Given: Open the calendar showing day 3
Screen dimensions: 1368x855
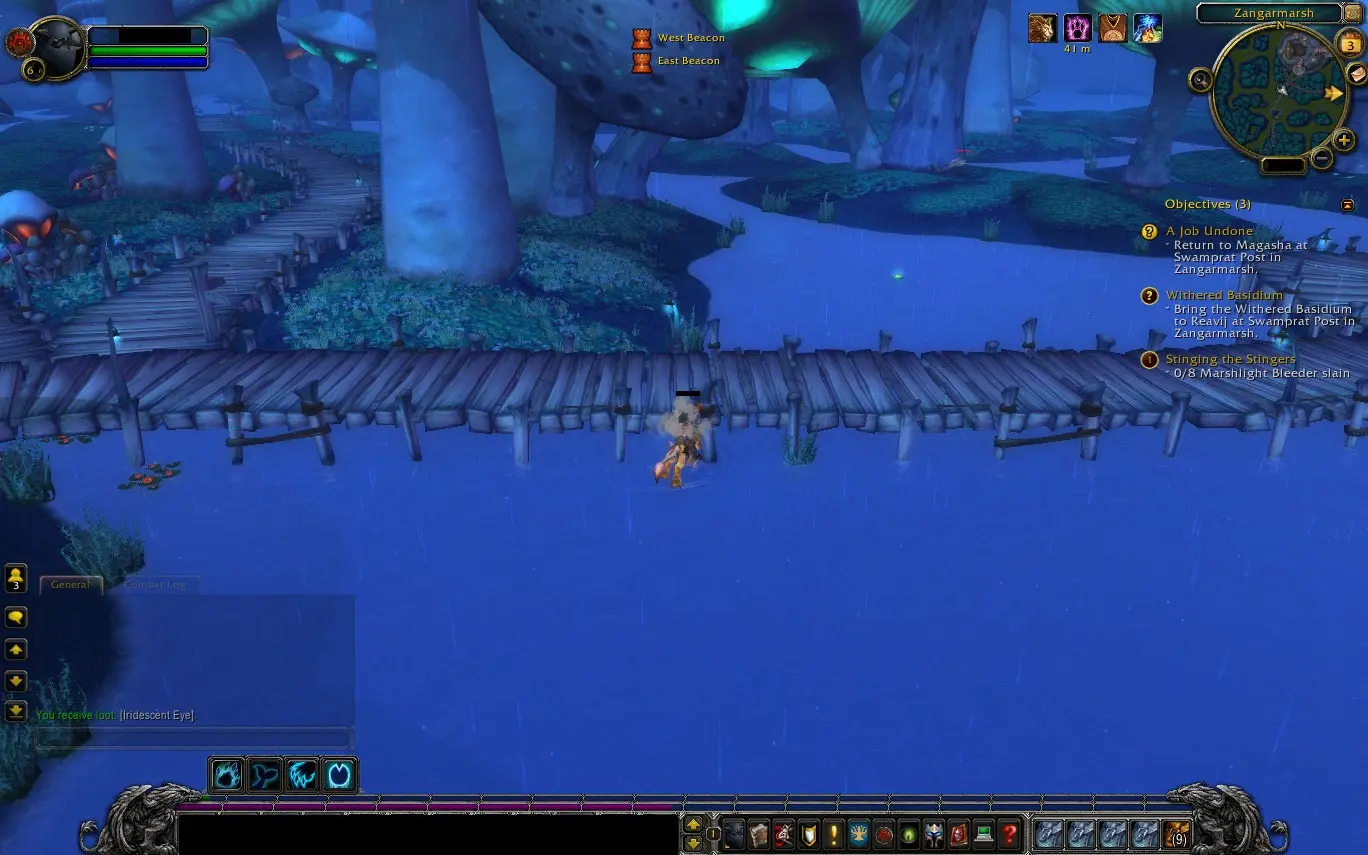Looking at the screenshot, I should point(1350,45).
